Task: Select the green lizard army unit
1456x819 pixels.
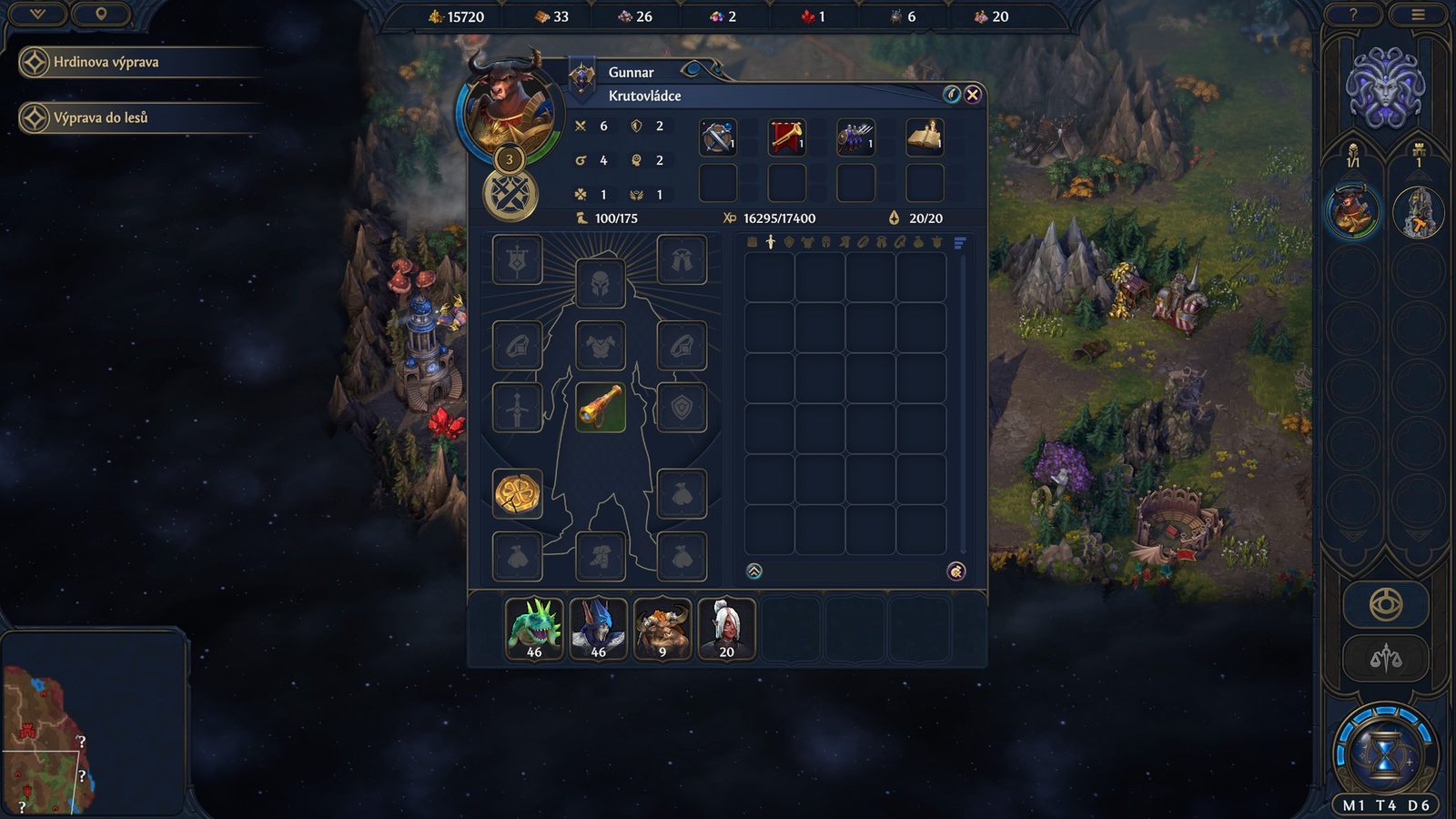Action: click(534, 628)
